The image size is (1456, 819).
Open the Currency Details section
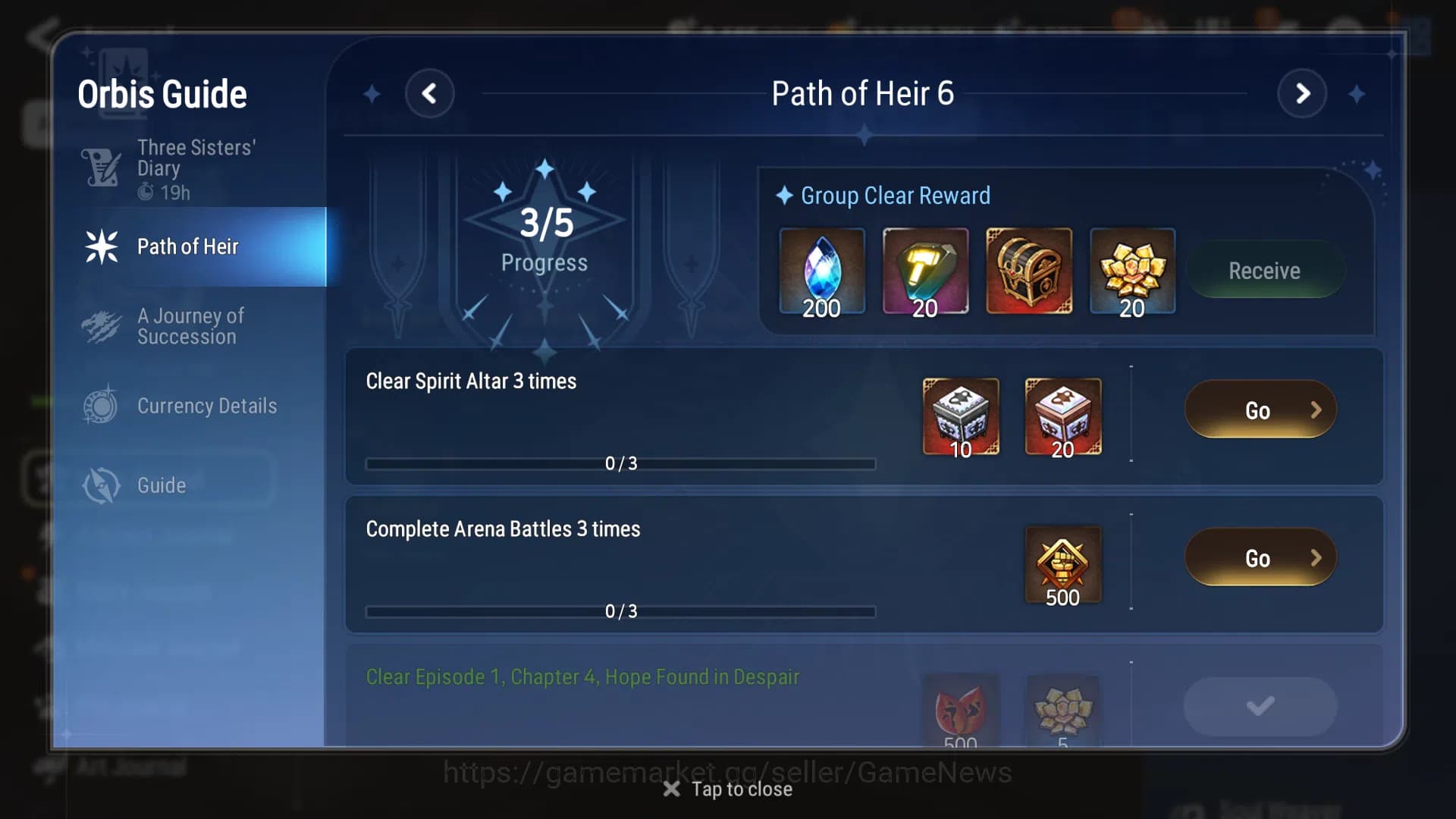click(206, 406)
